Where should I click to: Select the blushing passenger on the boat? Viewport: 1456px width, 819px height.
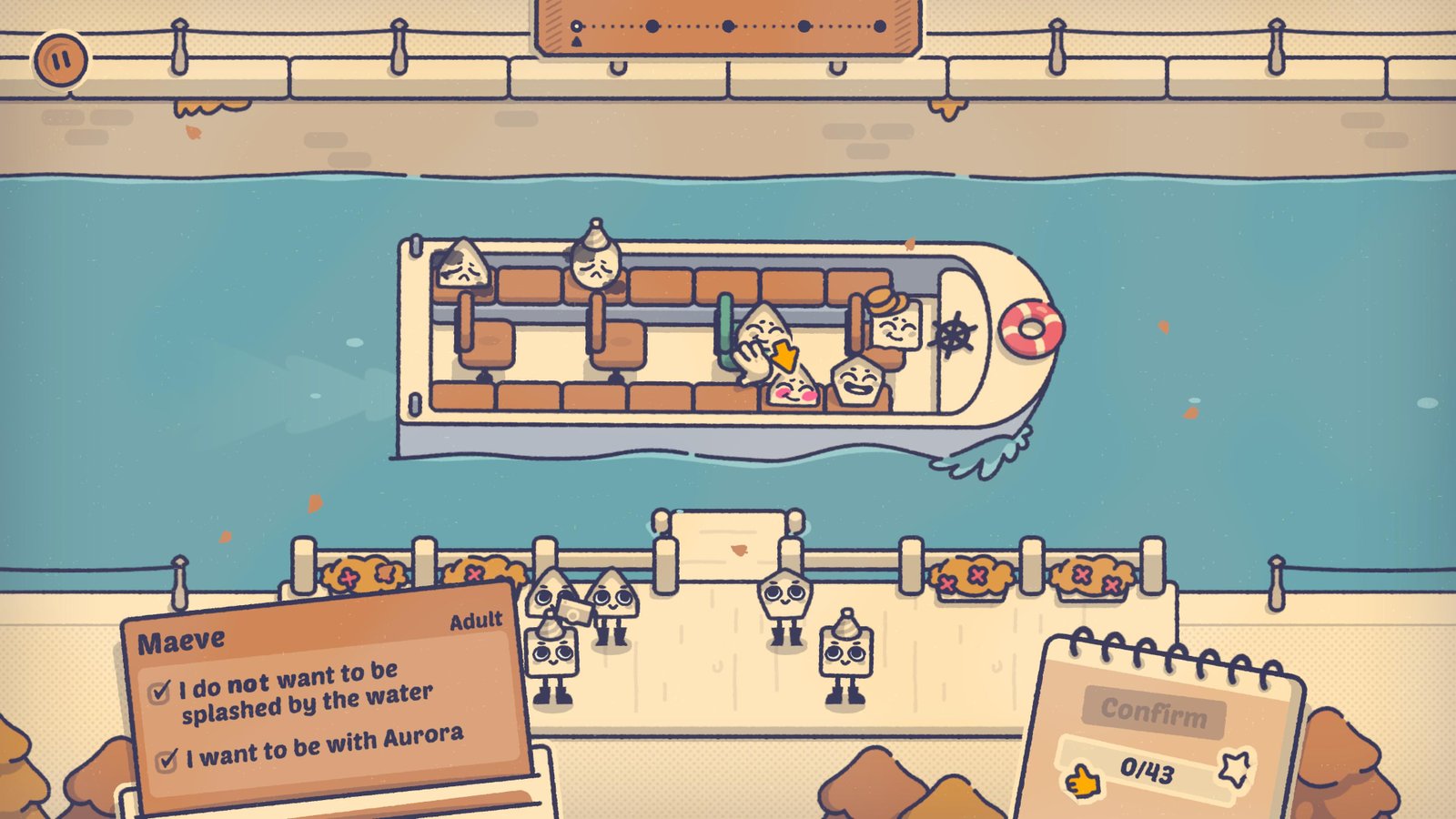(x=794, y=388)
